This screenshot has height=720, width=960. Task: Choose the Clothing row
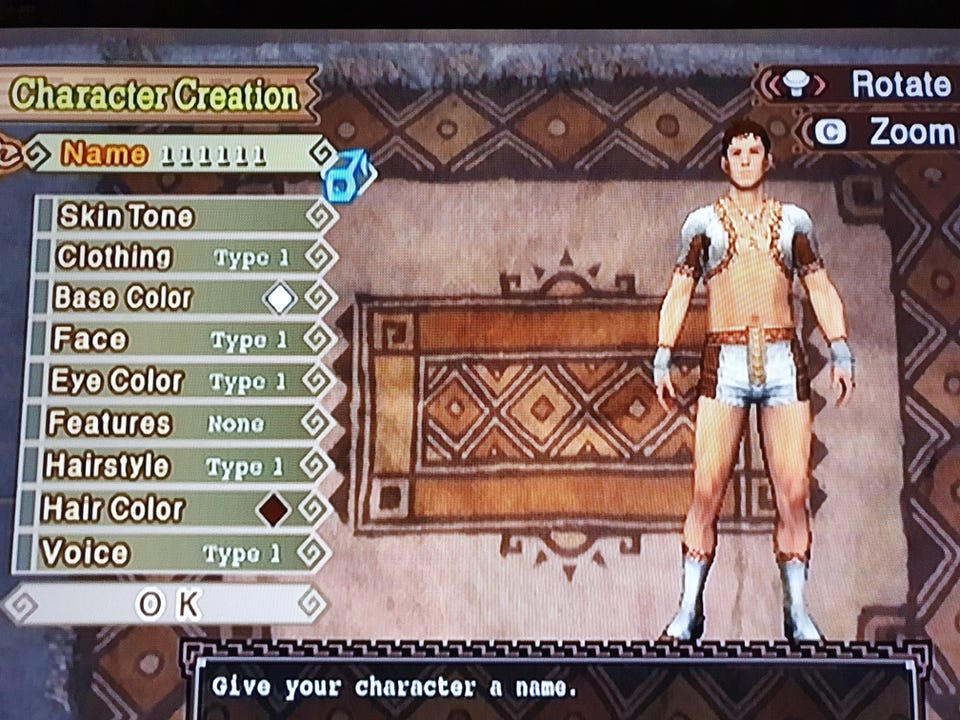(x=180, y=257)
